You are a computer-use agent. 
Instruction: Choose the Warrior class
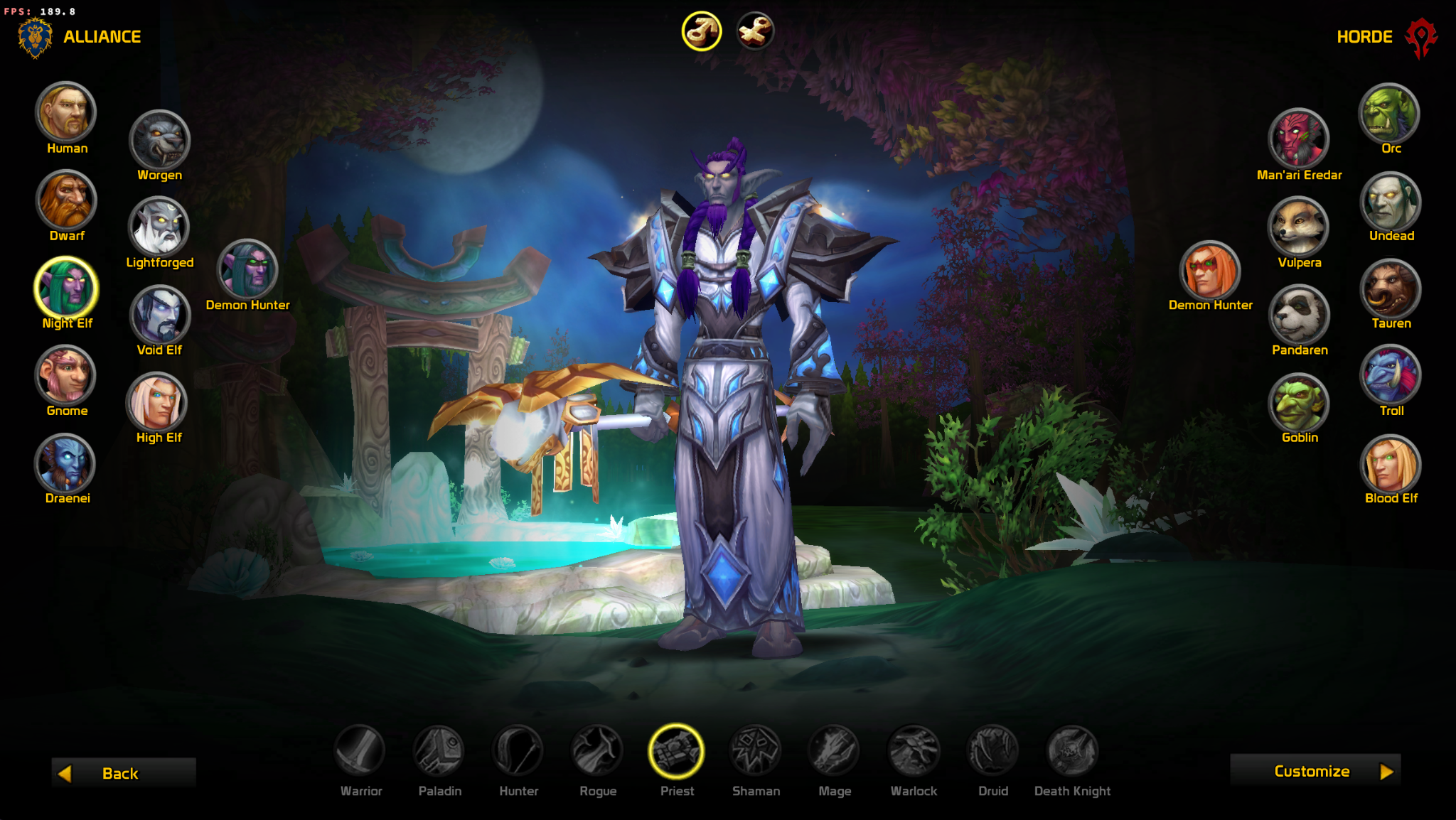point(360,750)
